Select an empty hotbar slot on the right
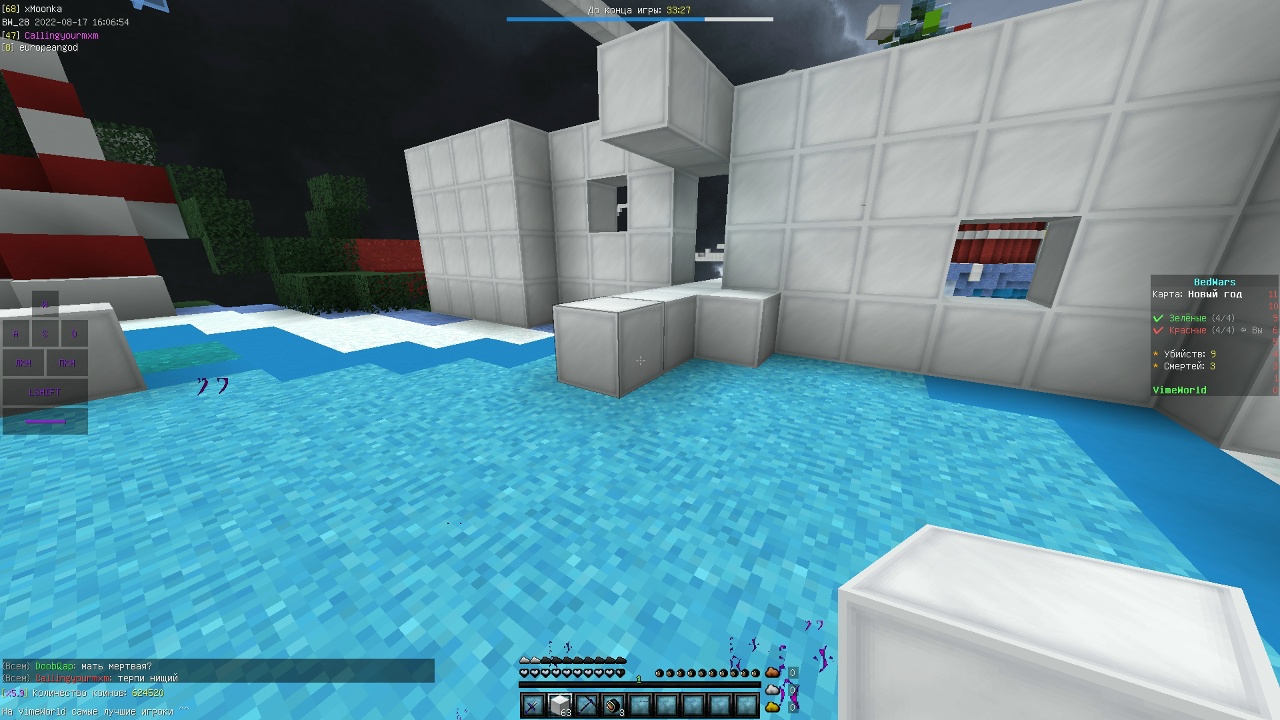Viewport: 1280px width, 720px height. click(x=746, y=705)
